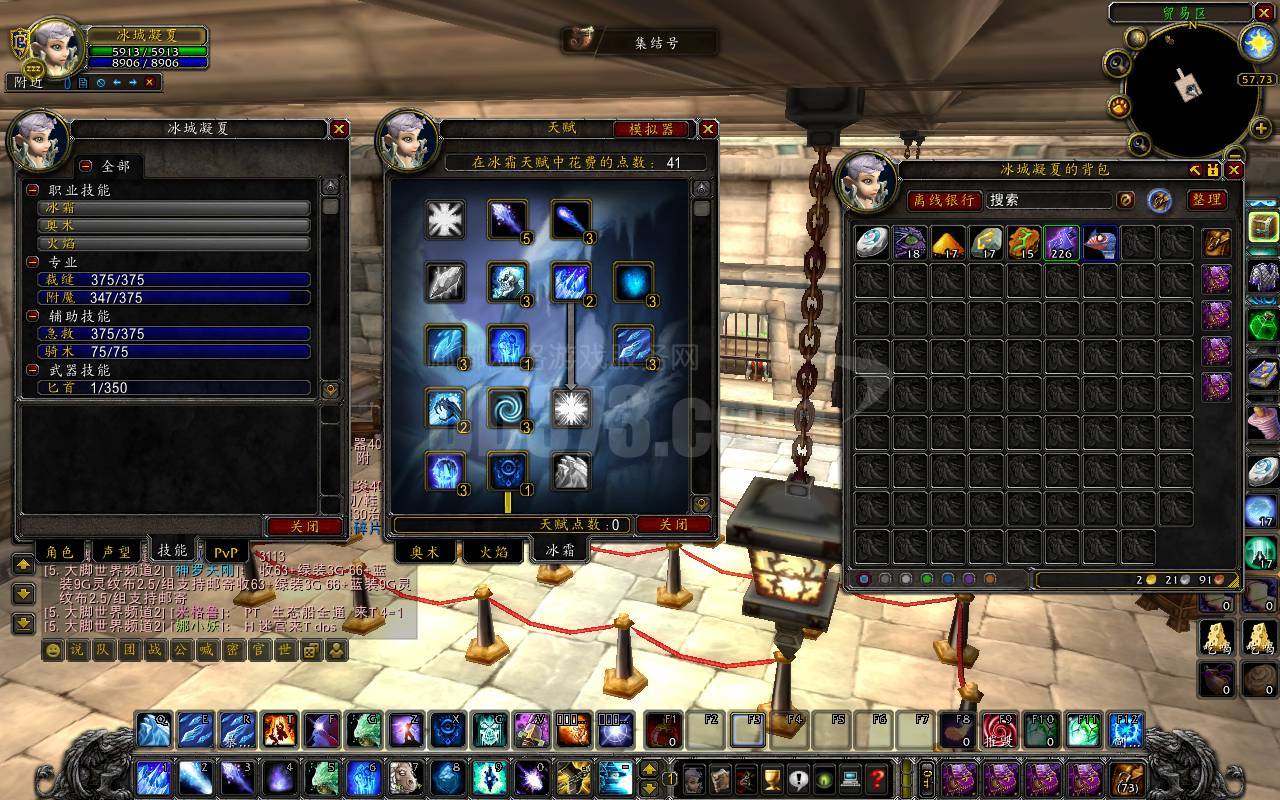
Task: Switch to the 火焰 talent tab
Action: [x=492, y=551]
